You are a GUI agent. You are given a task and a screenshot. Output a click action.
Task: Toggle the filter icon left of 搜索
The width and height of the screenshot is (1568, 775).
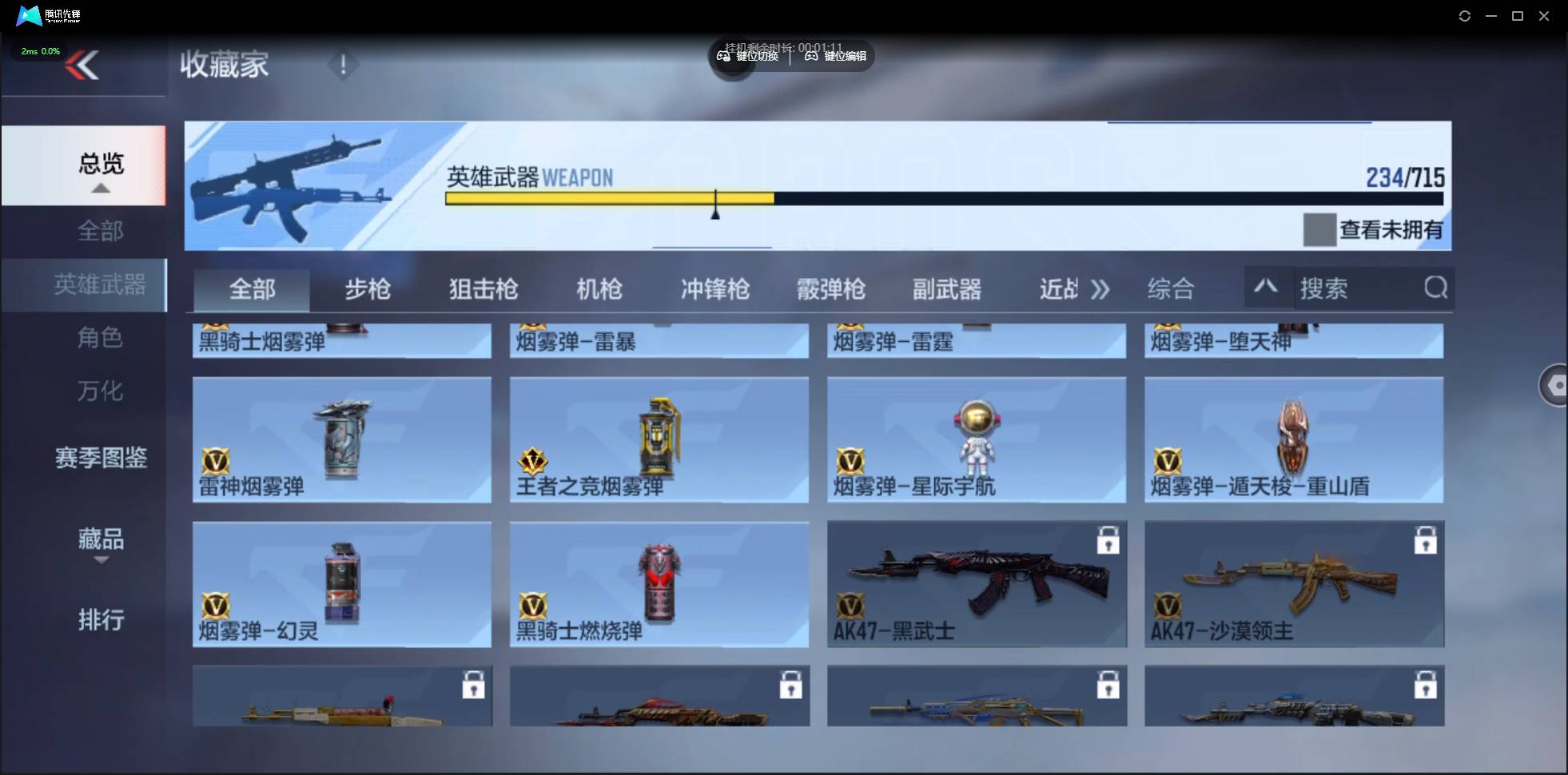coord(1267,288)
